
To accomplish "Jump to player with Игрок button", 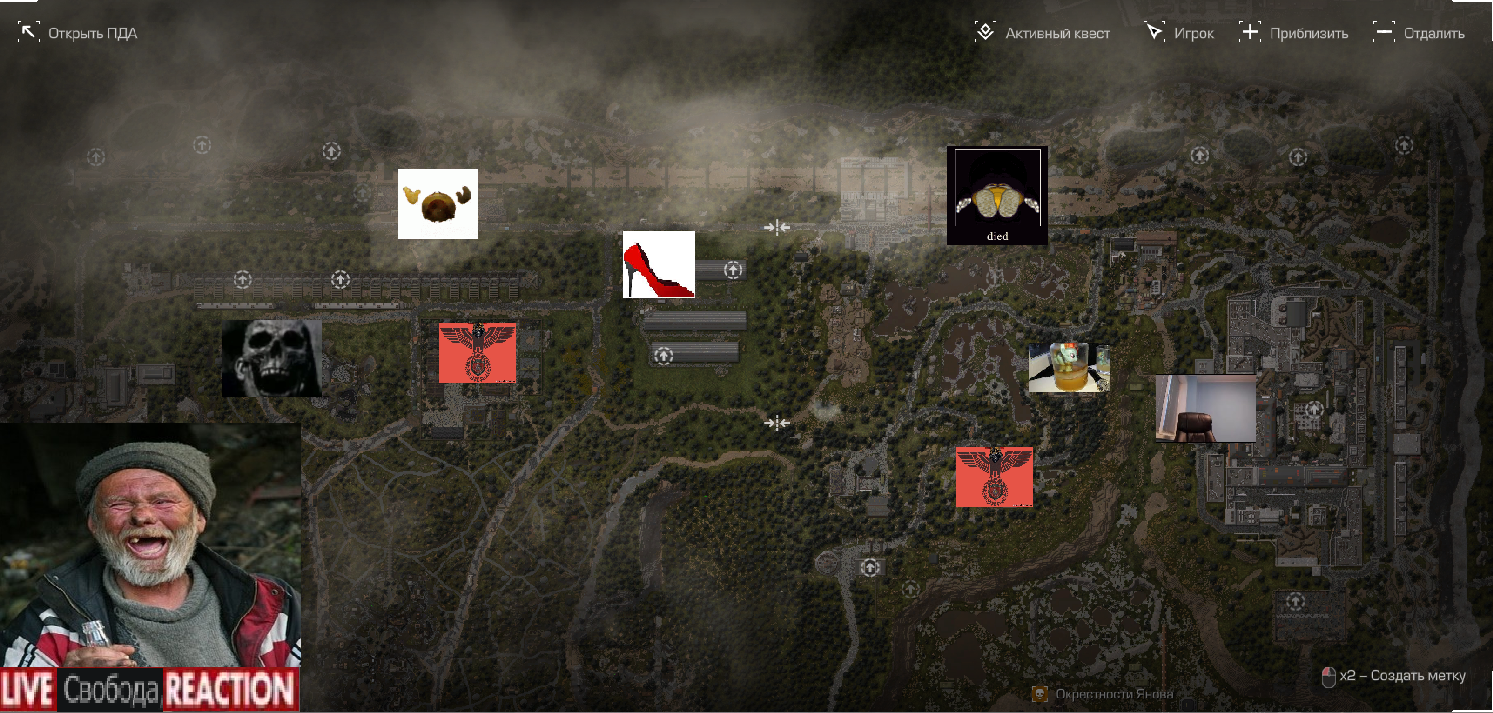I will tap(1180, 33).
